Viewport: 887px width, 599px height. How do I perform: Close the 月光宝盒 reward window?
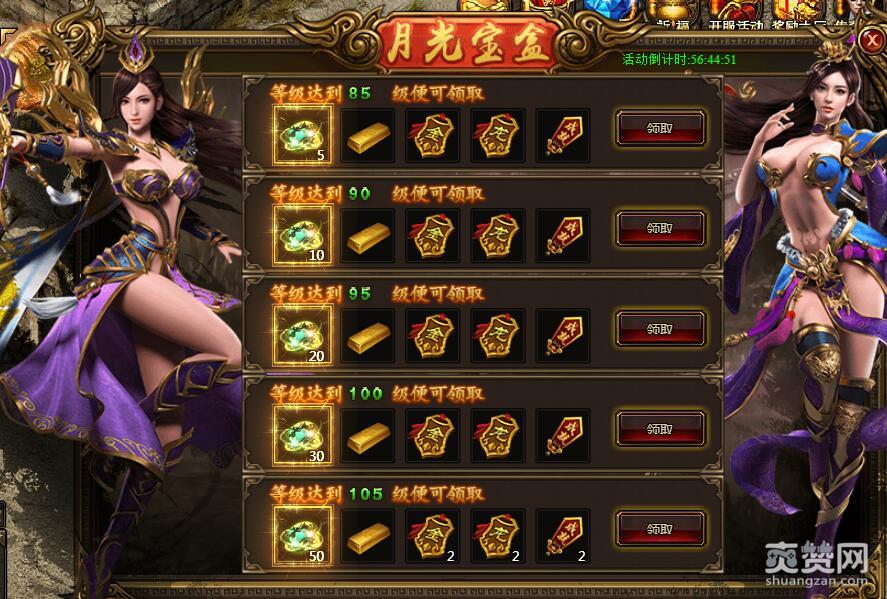(869, 39)
